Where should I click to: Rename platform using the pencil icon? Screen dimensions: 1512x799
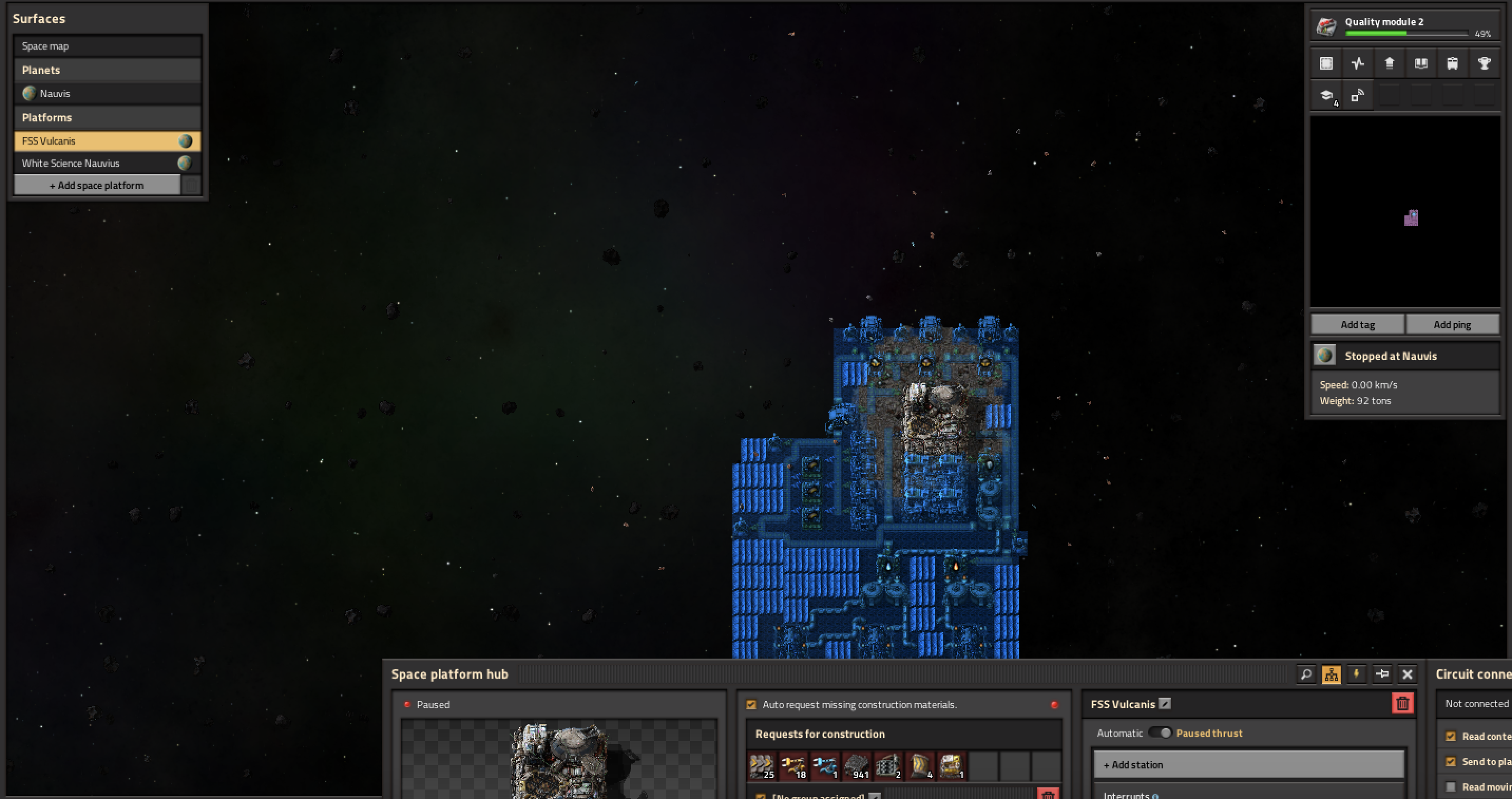(x=1165, y=703)
